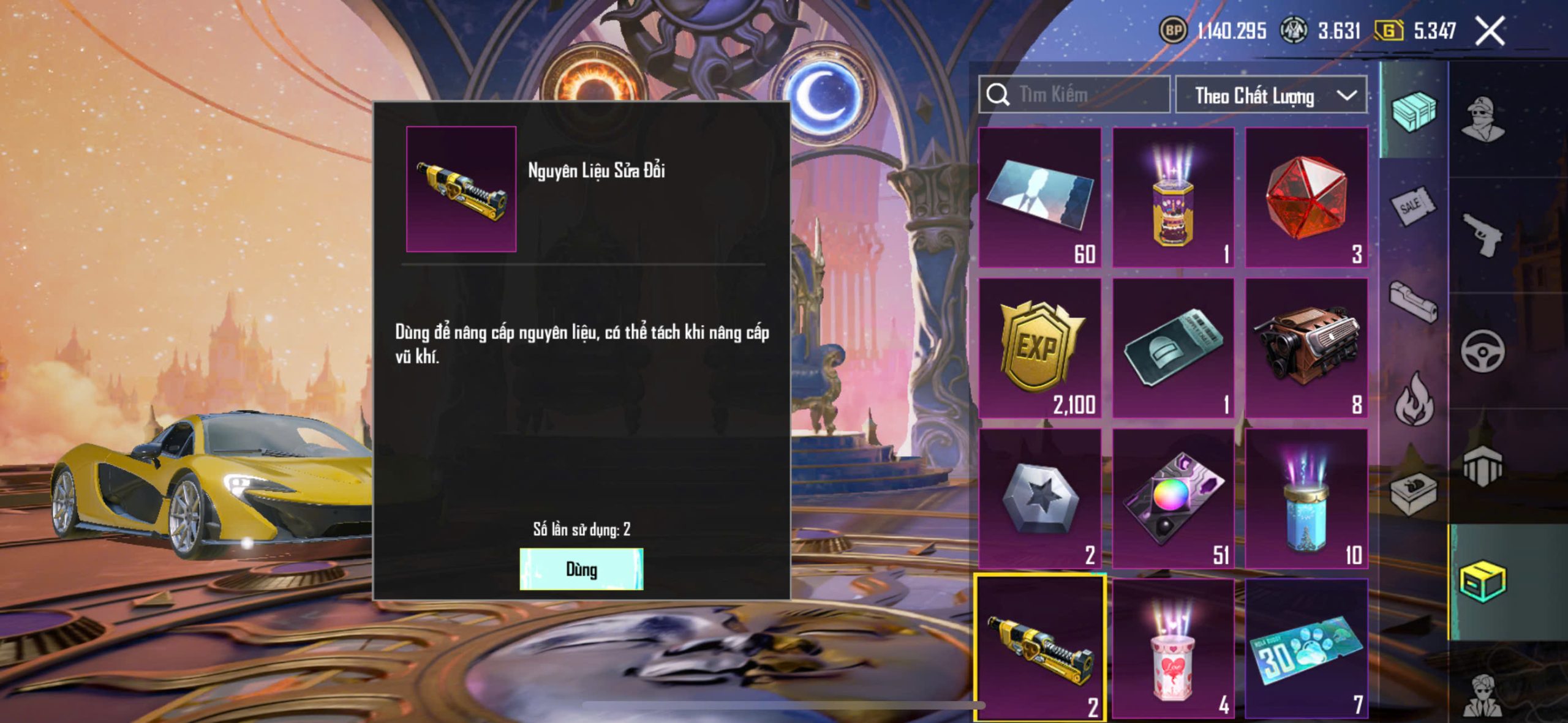Viewport: 1568px width, 723px height.
Task: Close the inventory screen
Action: click(1490, 31)
